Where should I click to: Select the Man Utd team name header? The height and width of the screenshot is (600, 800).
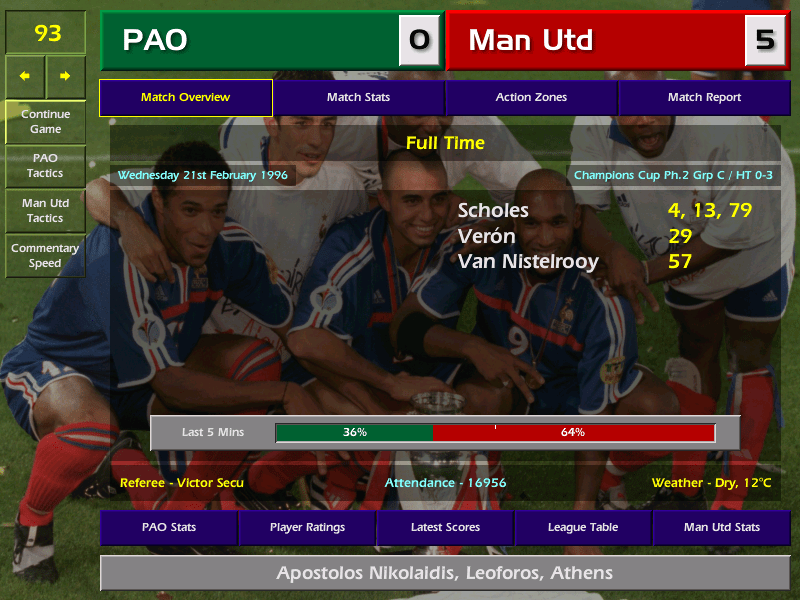[595, 40]
